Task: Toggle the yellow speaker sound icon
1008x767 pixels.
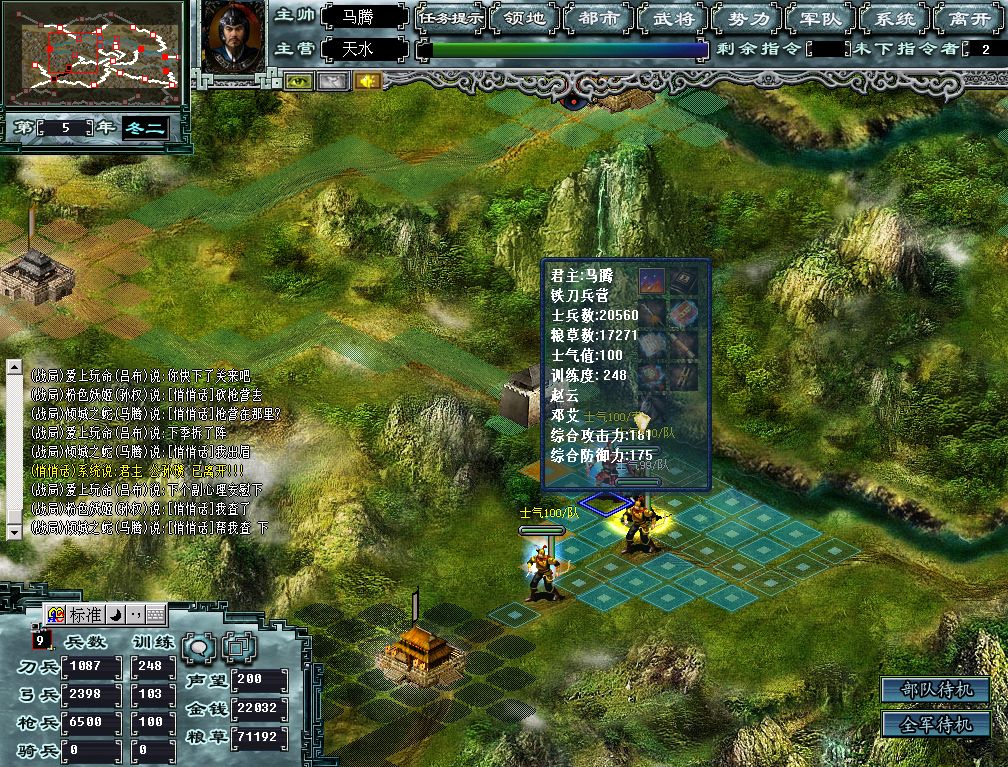Action: click(366, 81)
